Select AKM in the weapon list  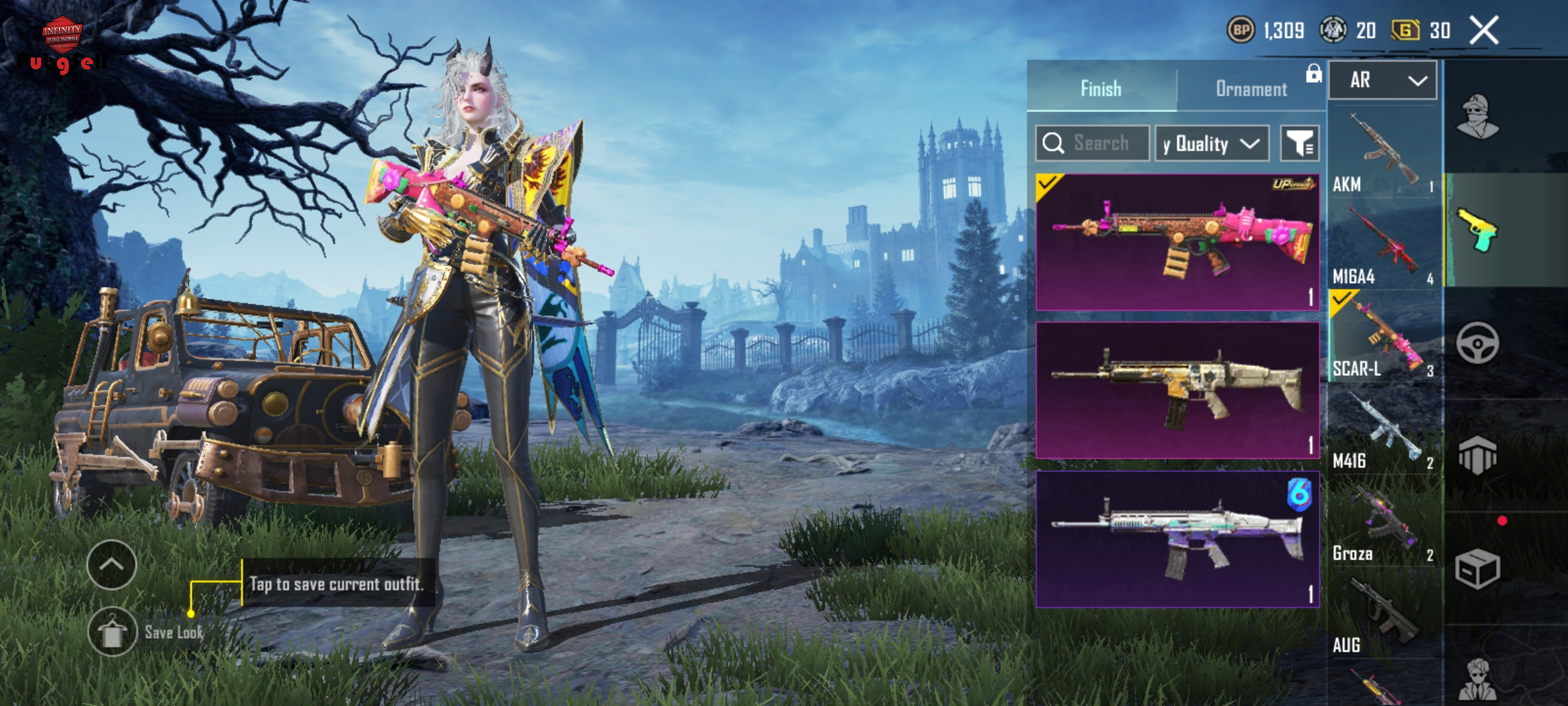pos(1384,154)
